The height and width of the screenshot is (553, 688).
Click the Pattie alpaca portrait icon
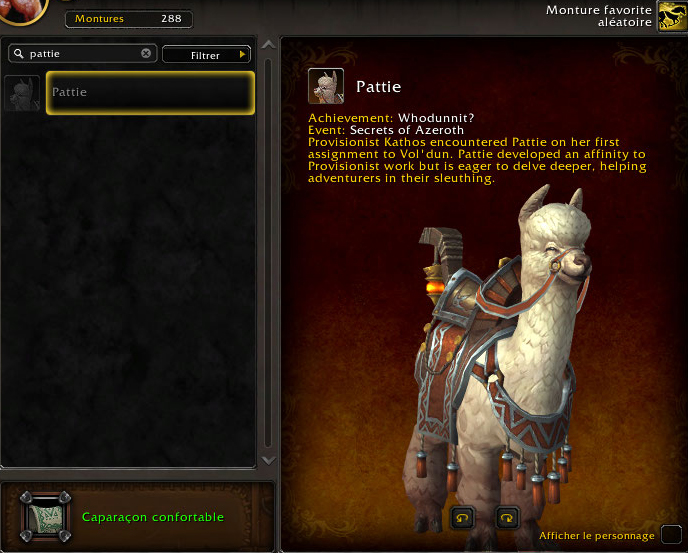326,87
